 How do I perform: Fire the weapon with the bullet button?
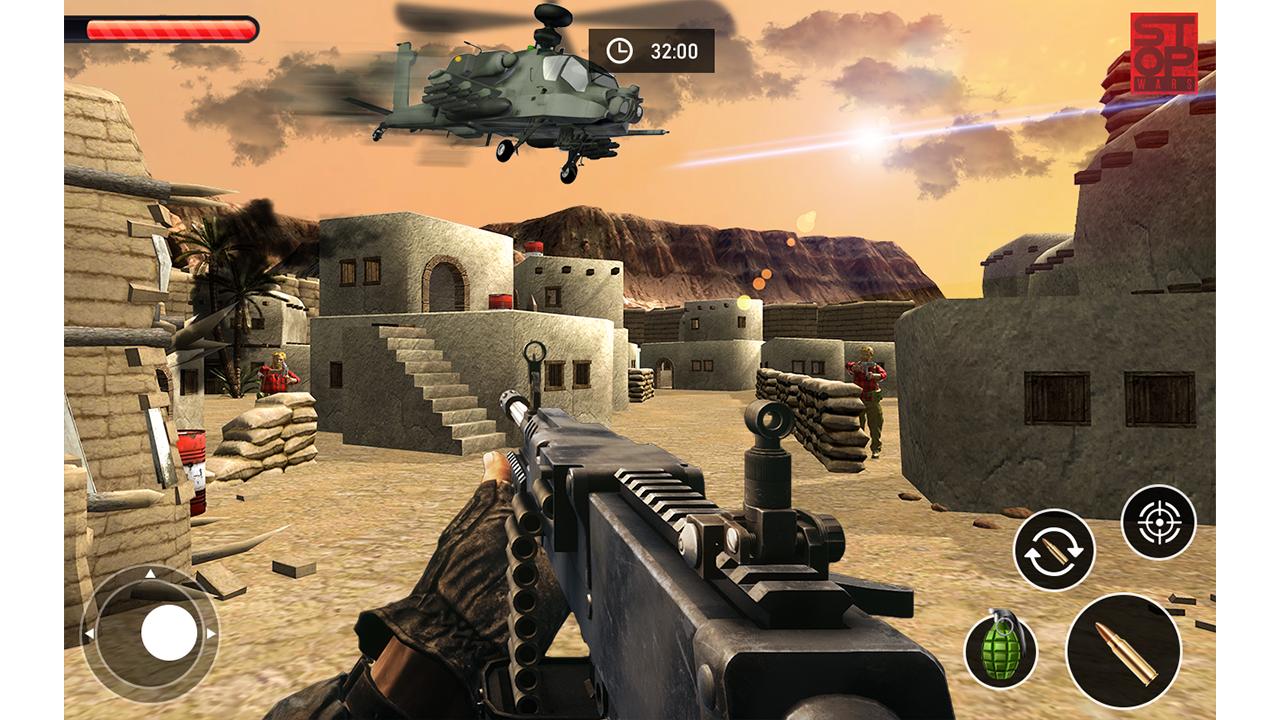1123,651
